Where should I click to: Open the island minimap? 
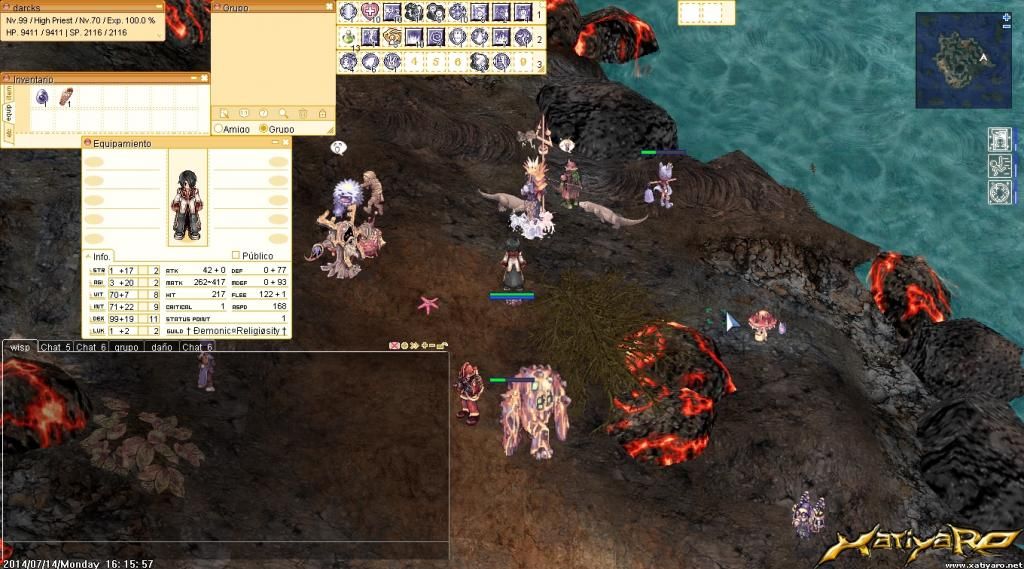[963, 58]
